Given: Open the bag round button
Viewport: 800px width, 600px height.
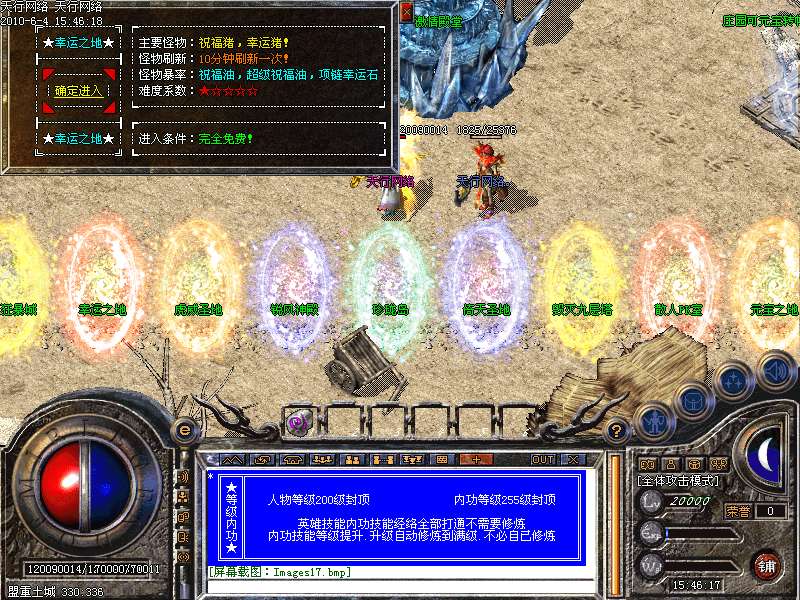Looking at the screenshot, I should coord(691,402).
